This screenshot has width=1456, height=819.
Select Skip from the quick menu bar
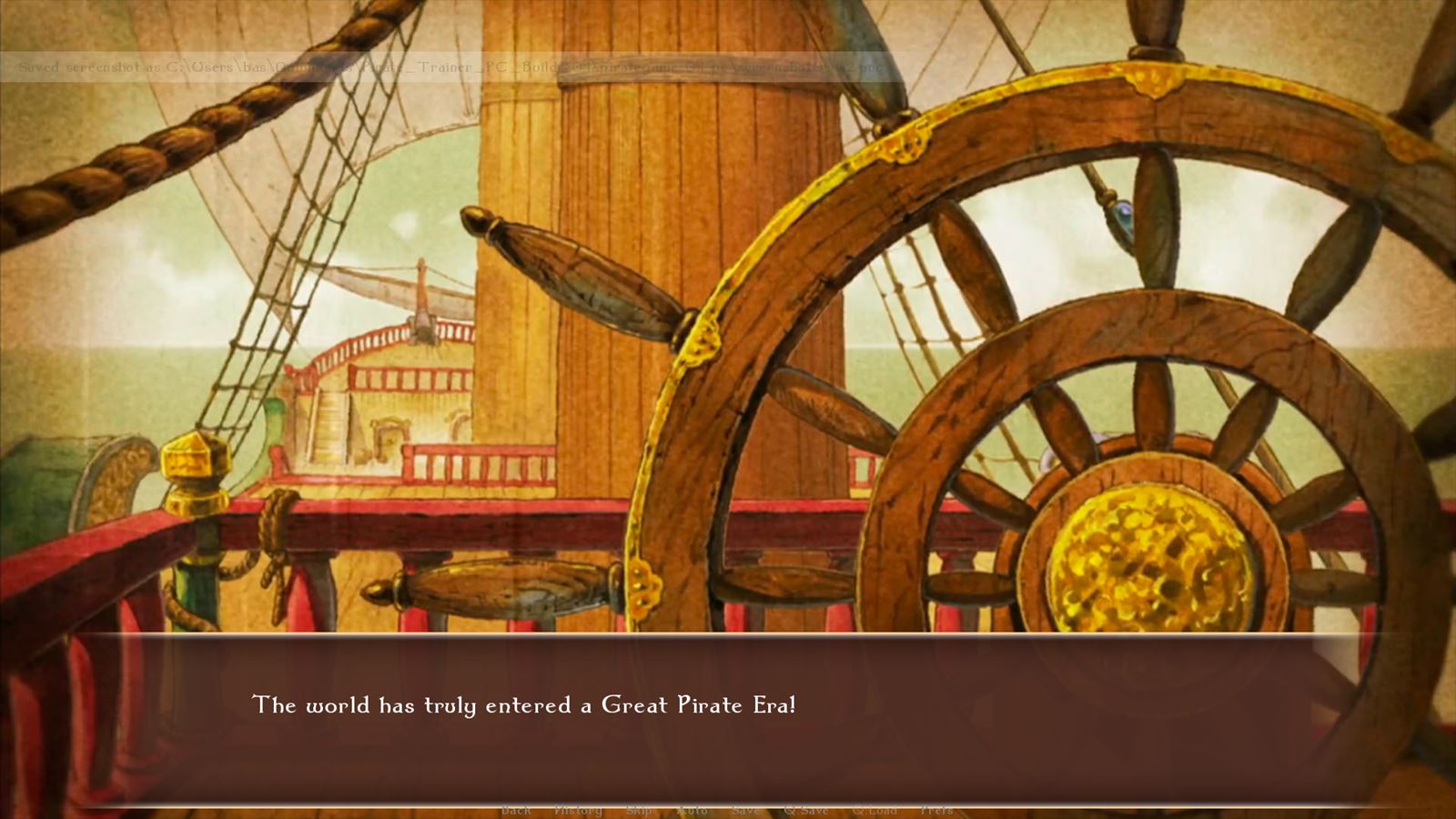pyautogui.click(x=640, y=809)
